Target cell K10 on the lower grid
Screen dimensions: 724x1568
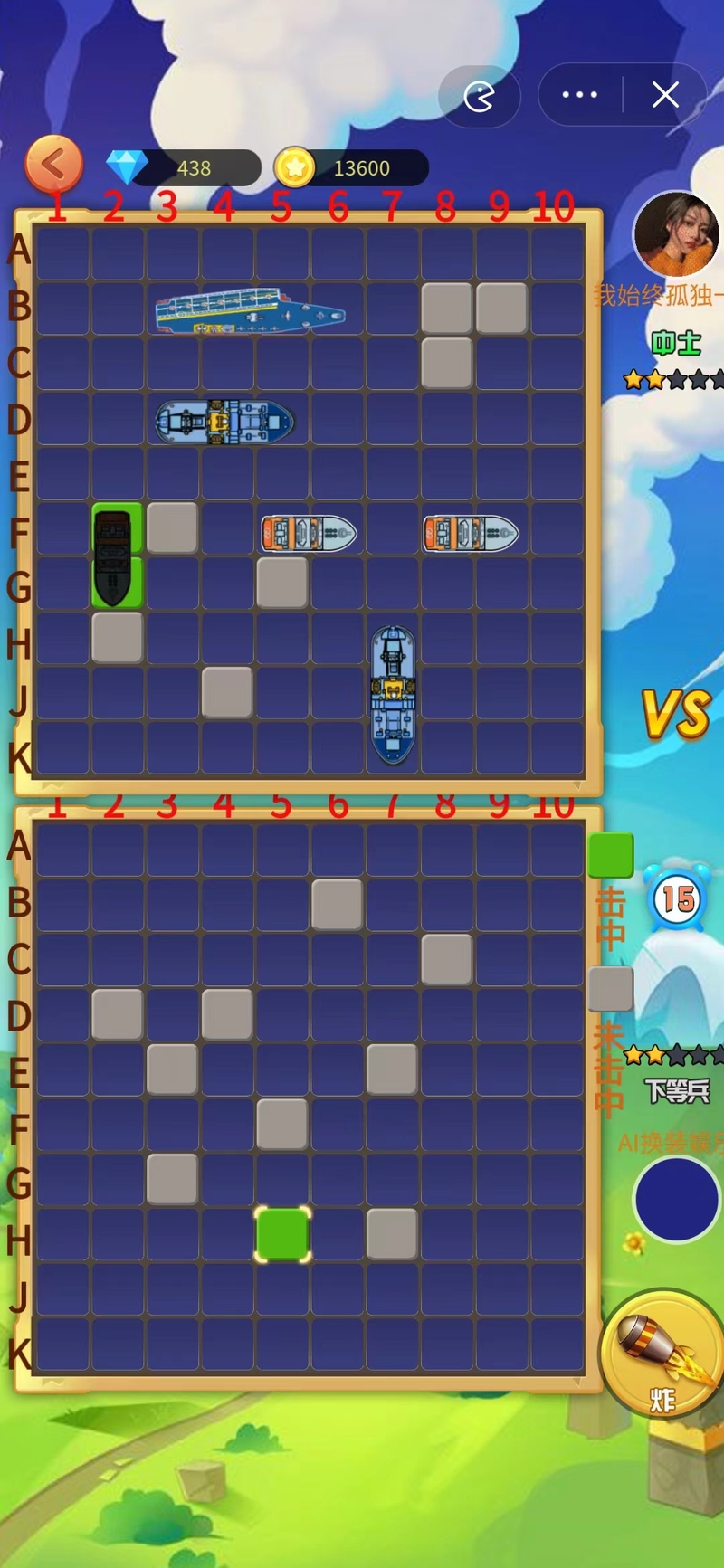557,1345
